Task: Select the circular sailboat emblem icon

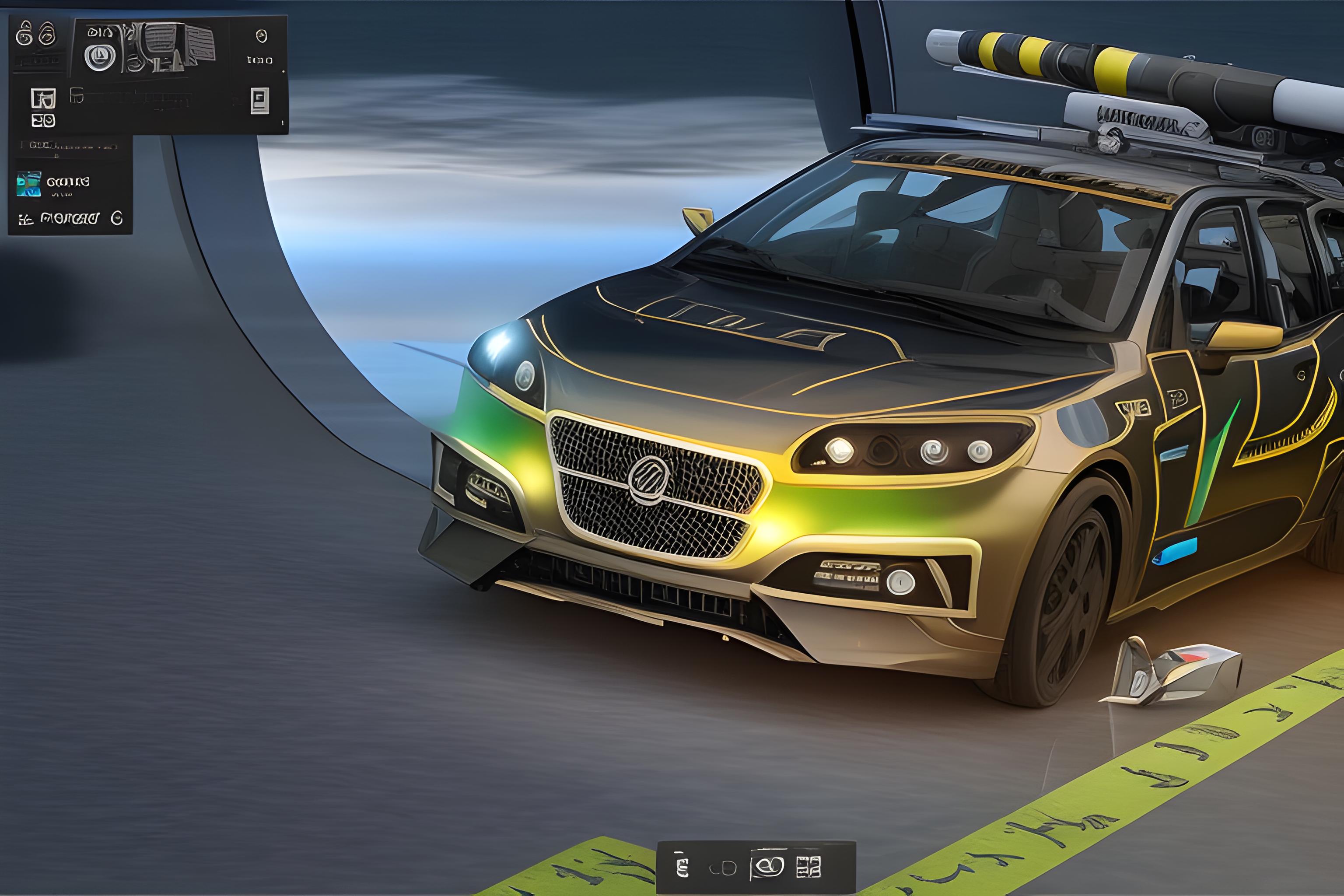Action: tap(100, 57)
